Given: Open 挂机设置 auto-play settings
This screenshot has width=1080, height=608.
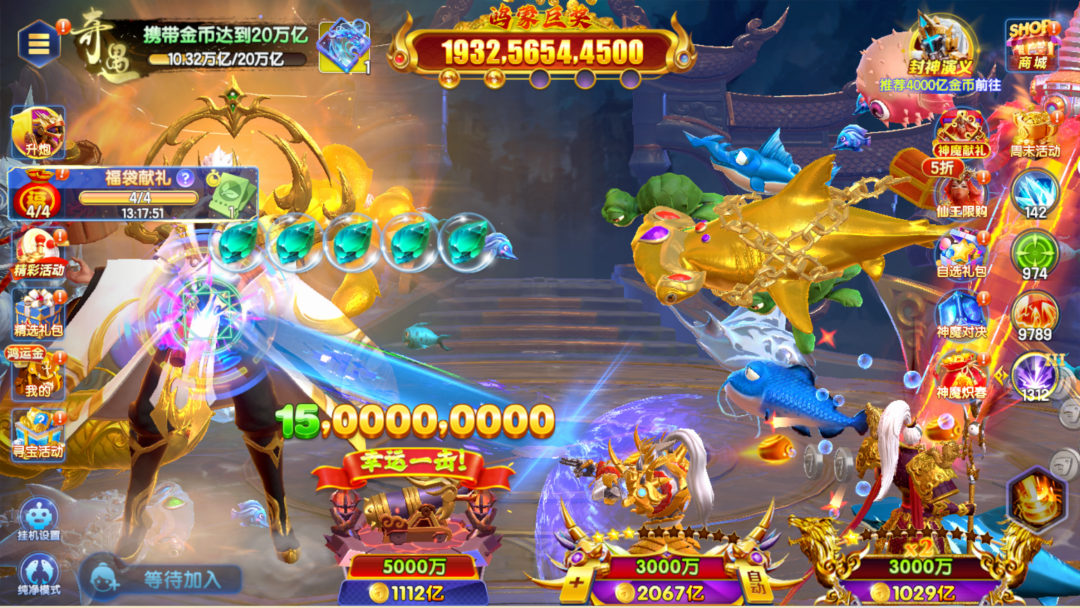Looking at the screenshot, I should 38,518.
